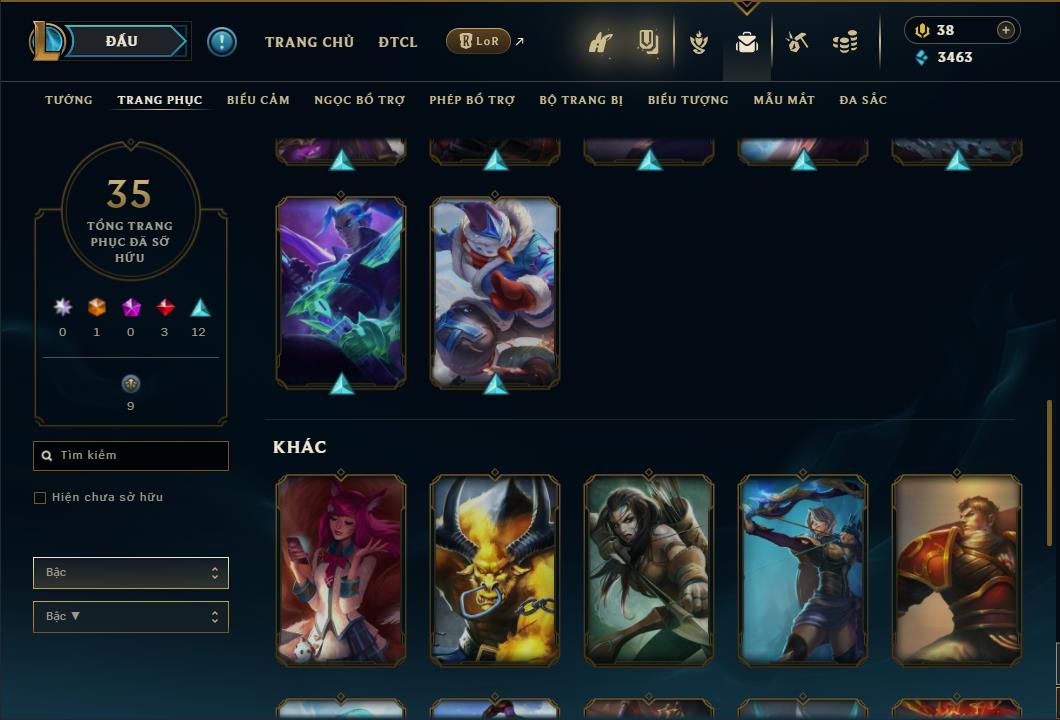Image resolution: width=1060 pixels, height=720 pixels.
Task: Toggle the Hiện chưa sở hữu checkbox
Action: point(40,498)
